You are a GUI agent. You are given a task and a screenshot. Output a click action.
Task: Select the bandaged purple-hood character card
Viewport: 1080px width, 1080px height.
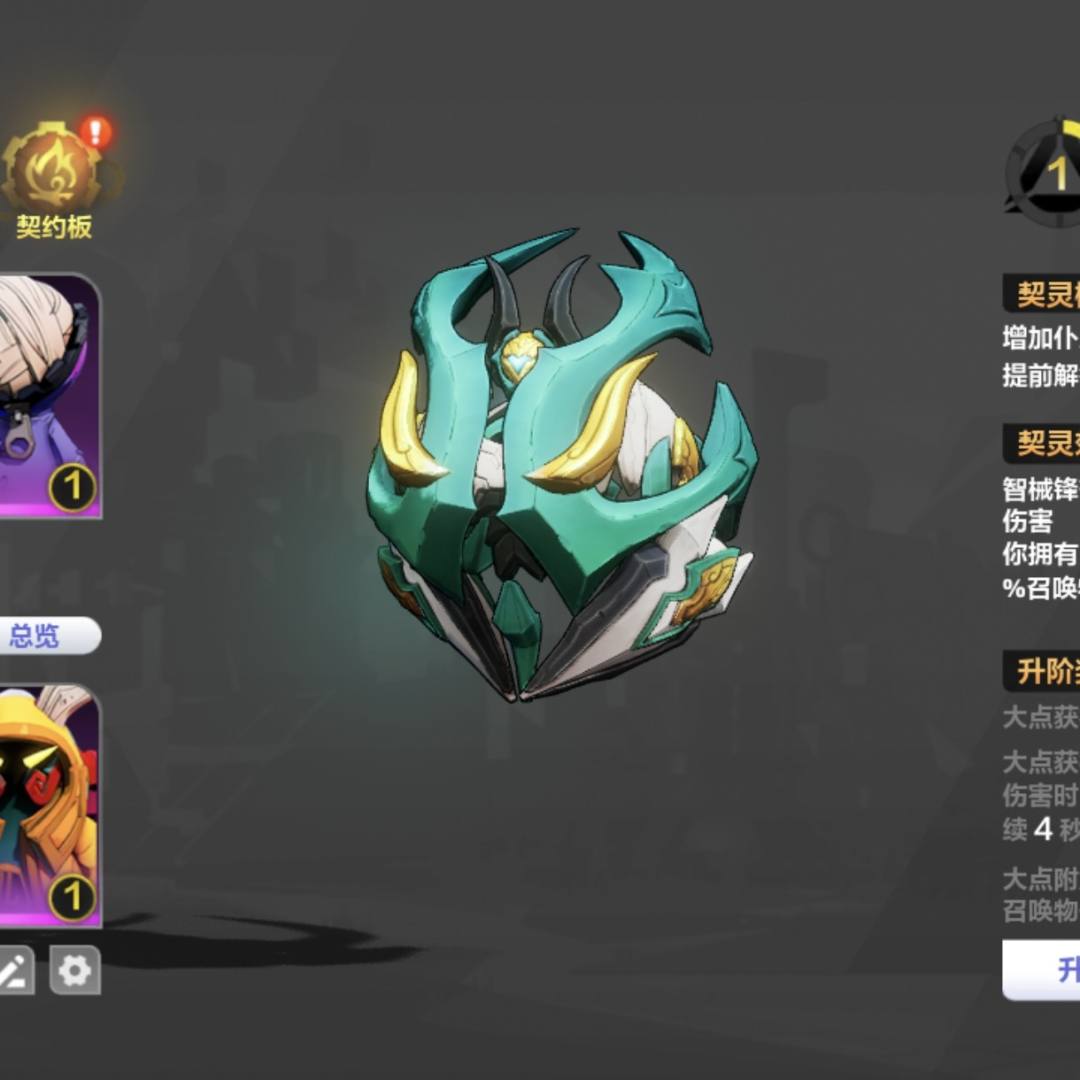pyautogui.click(x=48, y=395)
